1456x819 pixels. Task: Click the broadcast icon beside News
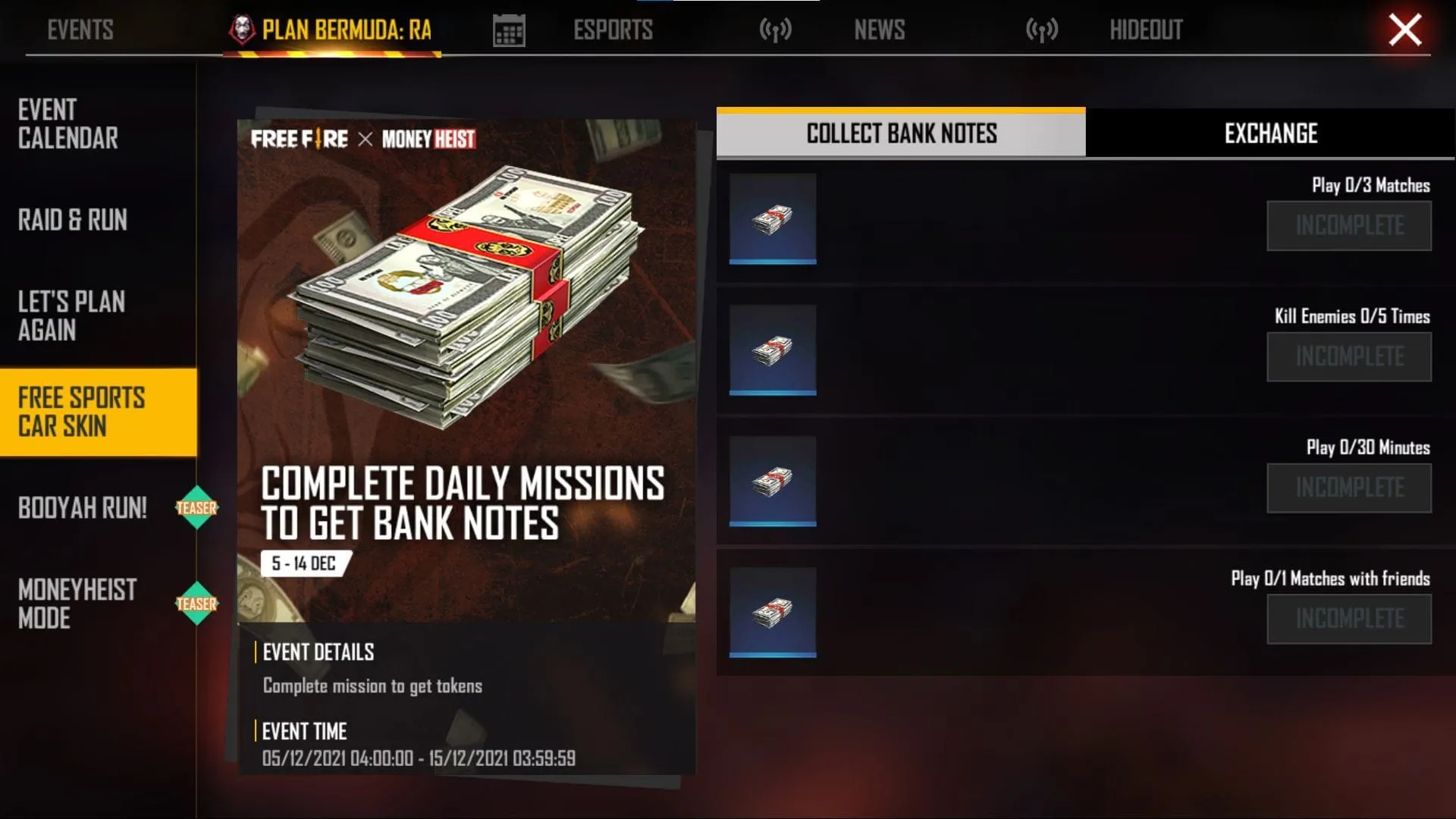click(775, 30)
